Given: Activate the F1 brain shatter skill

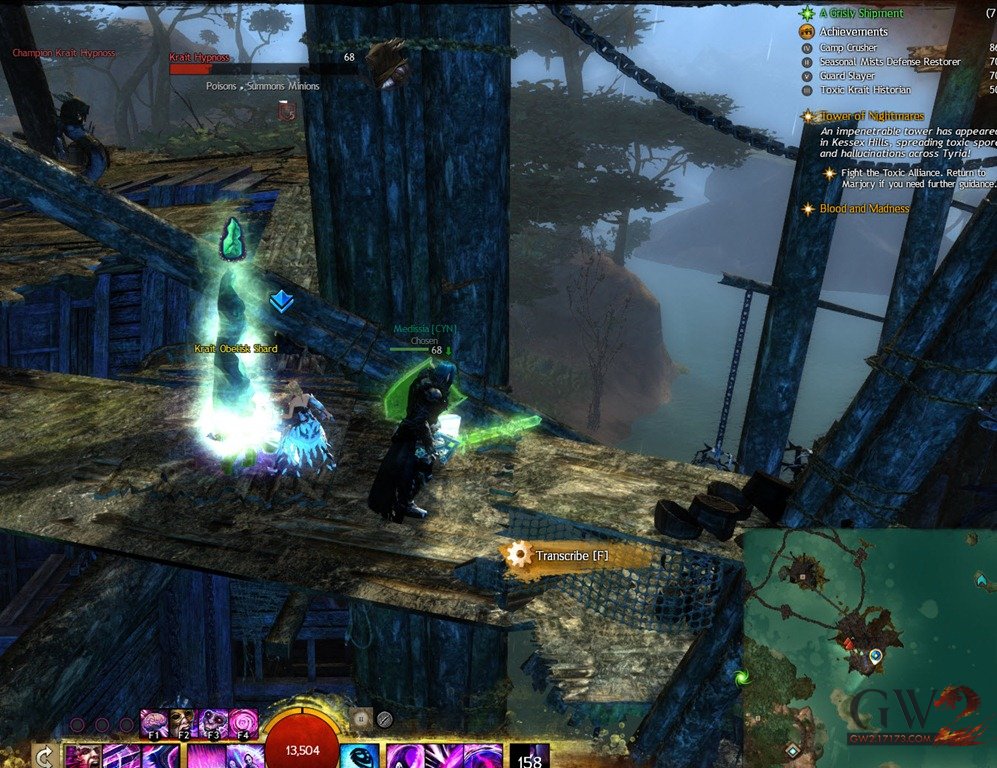Looking at the screenshot, I should pyautogui.click(x=155, y=722).
